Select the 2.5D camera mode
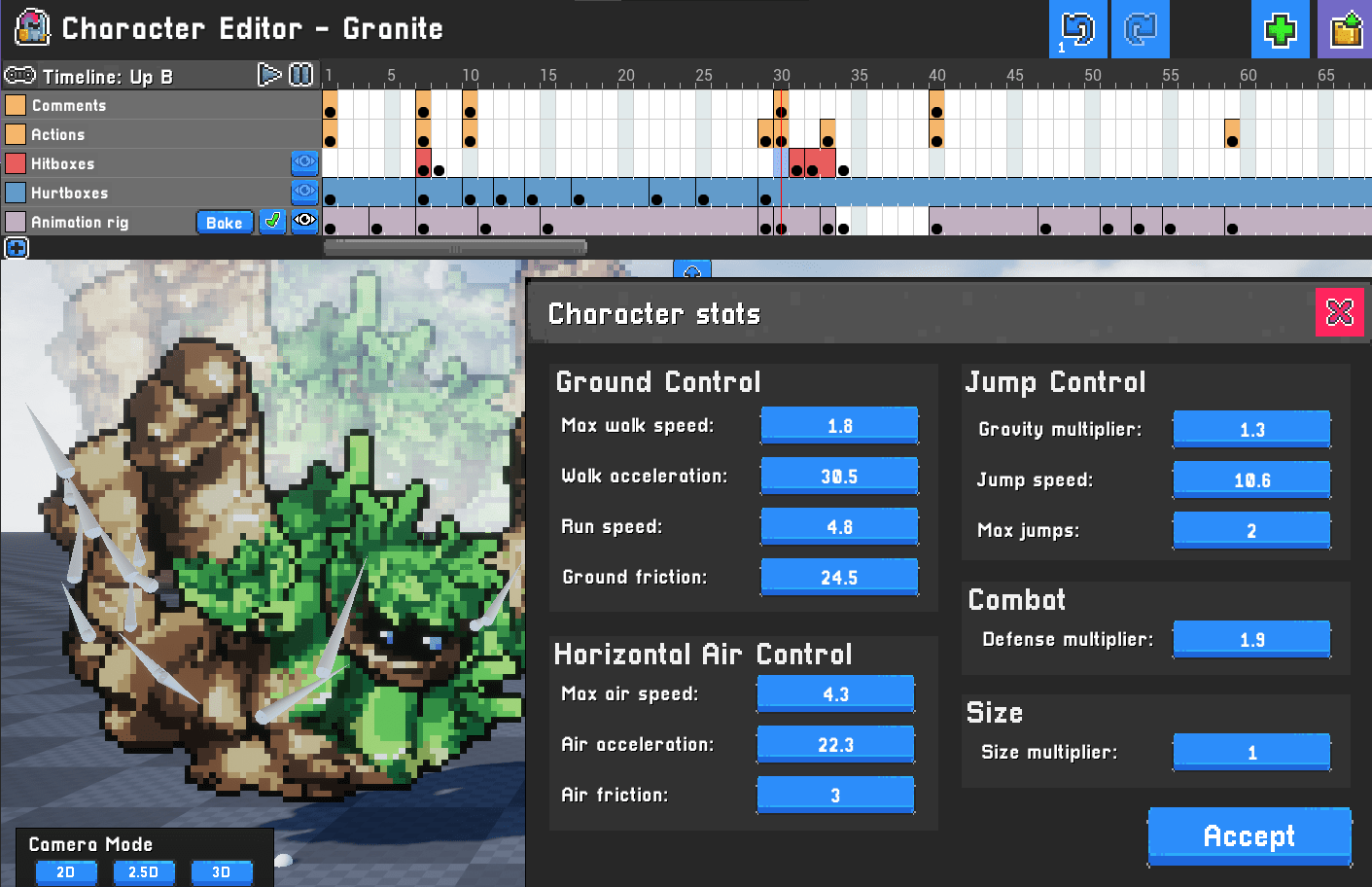Image resolution: width=1372 pixels, height=887 pixels. click(144, 872)
